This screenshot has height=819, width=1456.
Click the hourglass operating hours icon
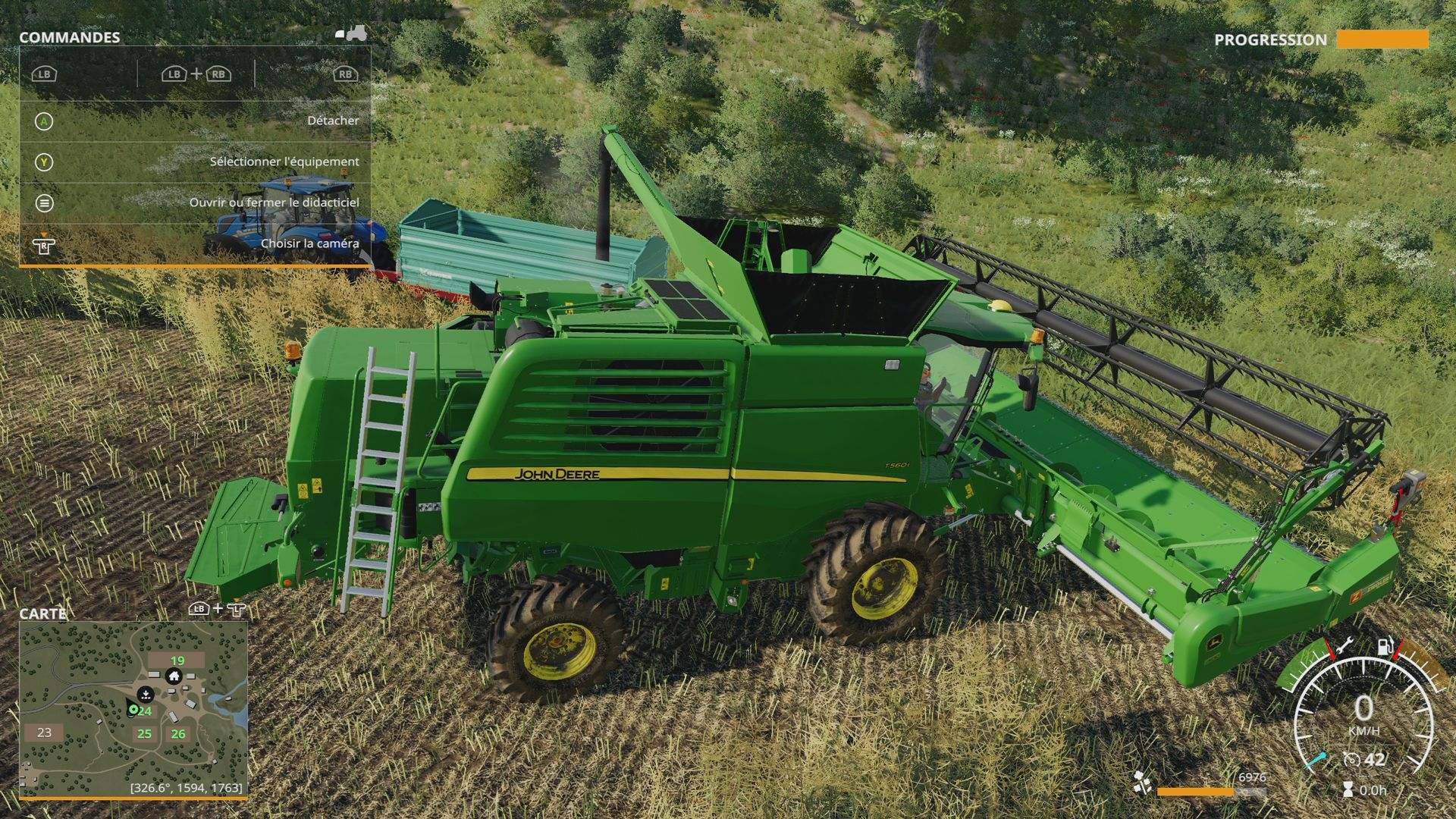(x=1348, y=789)
